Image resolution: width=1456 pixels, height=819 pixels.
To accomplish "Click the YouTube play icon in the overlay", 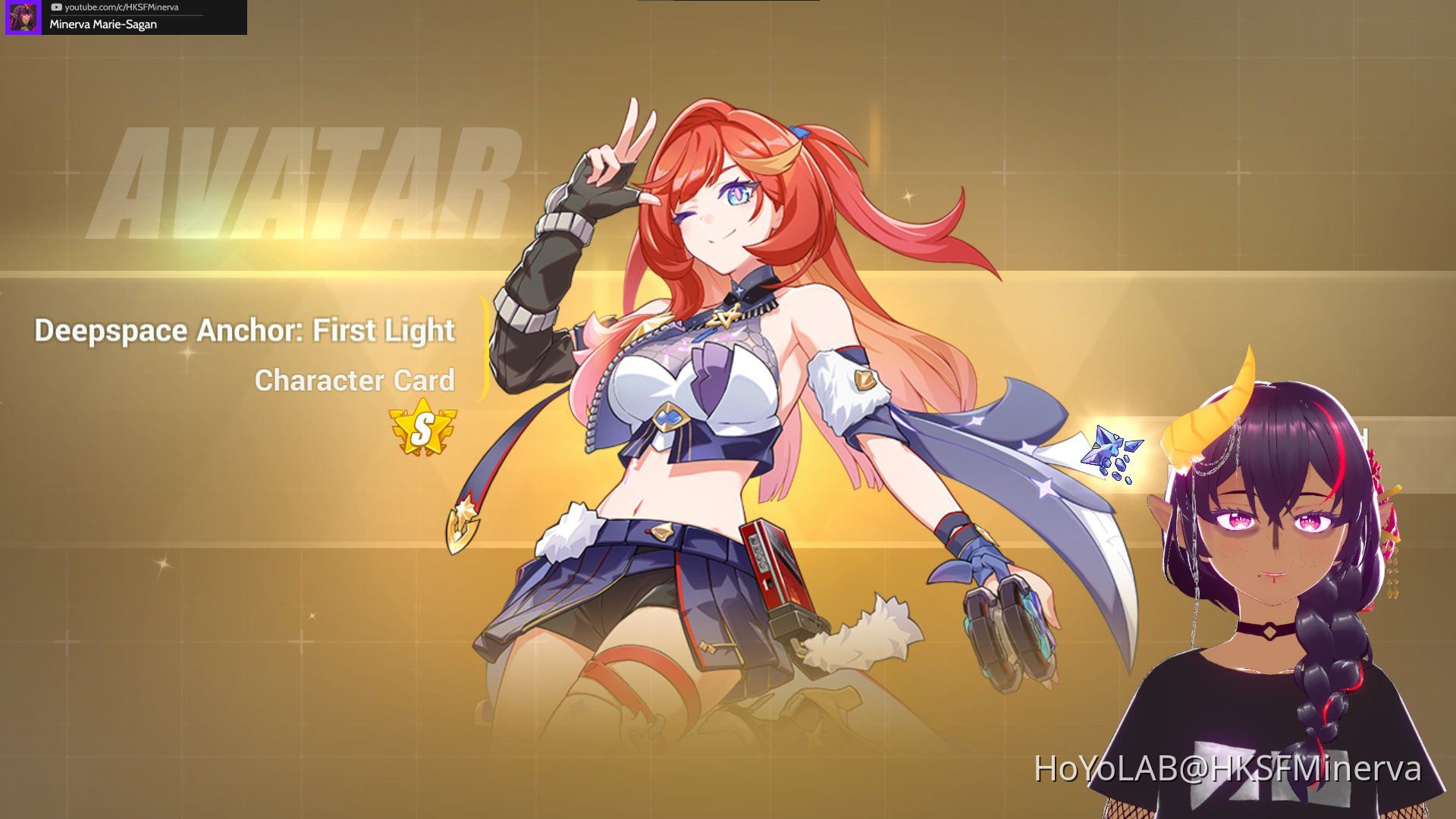I will [56, 7].
